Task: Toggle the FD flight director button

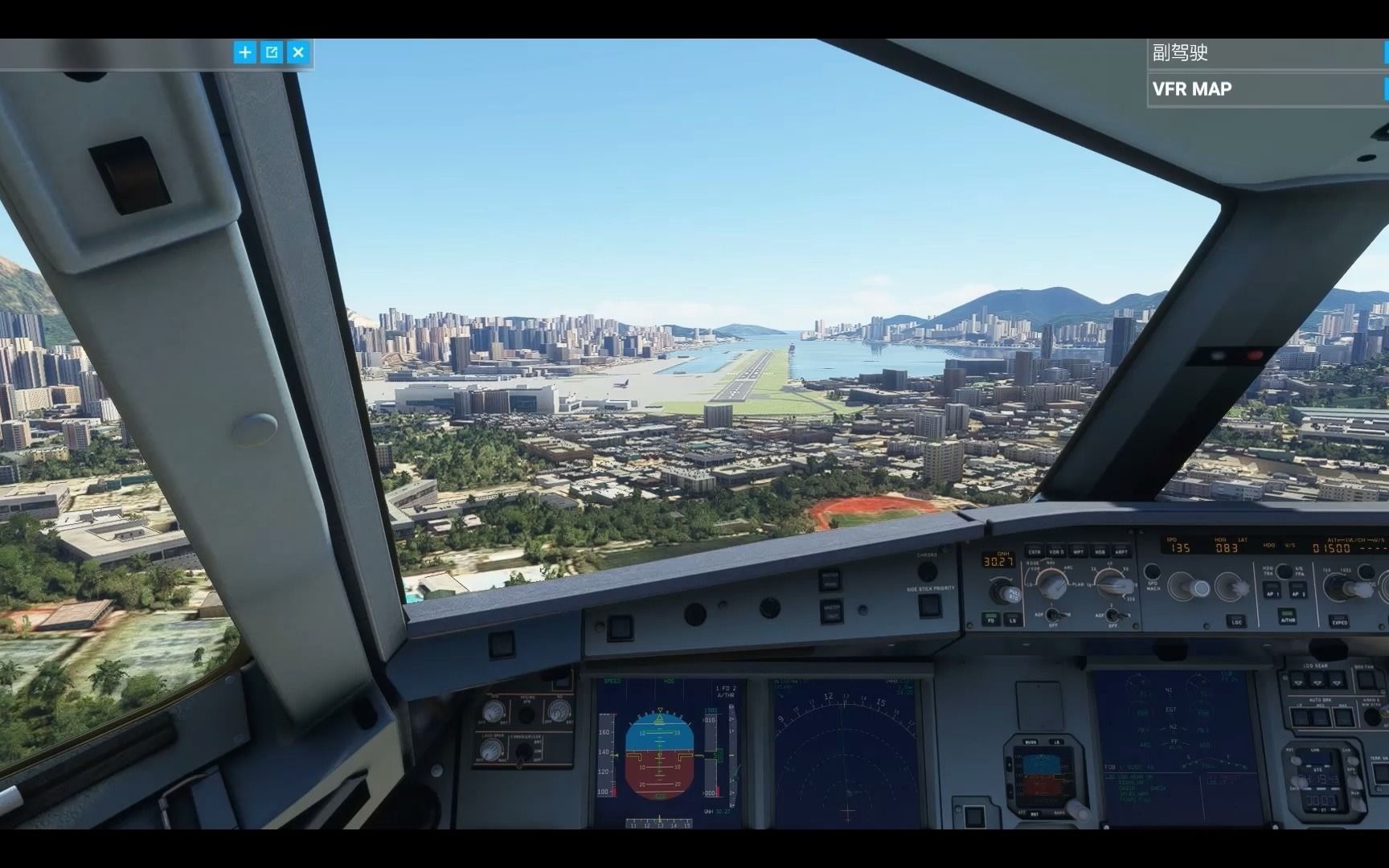Action: pos(990,620)
